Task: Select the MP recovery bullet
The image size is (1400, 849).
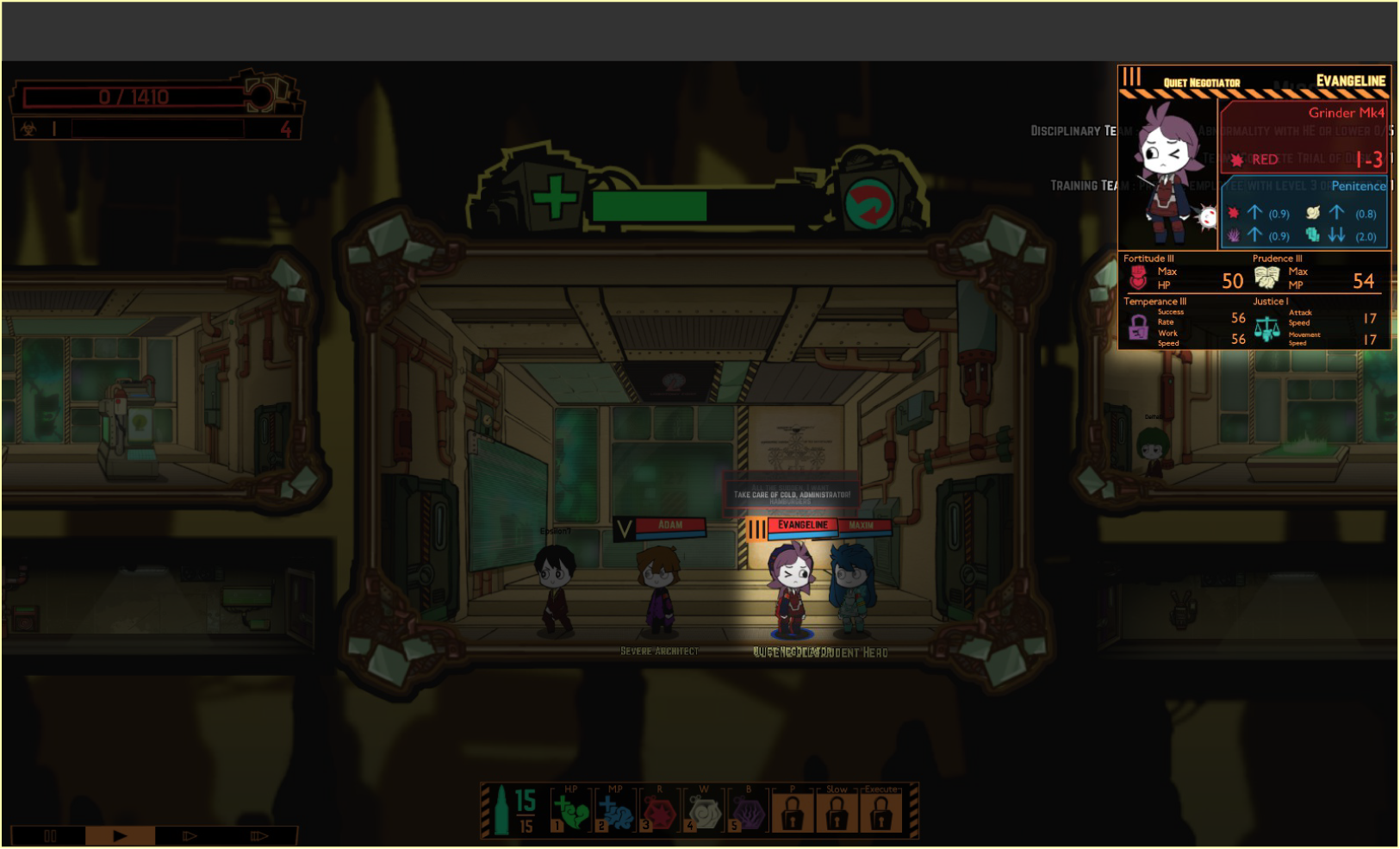Action: (615, 811)
